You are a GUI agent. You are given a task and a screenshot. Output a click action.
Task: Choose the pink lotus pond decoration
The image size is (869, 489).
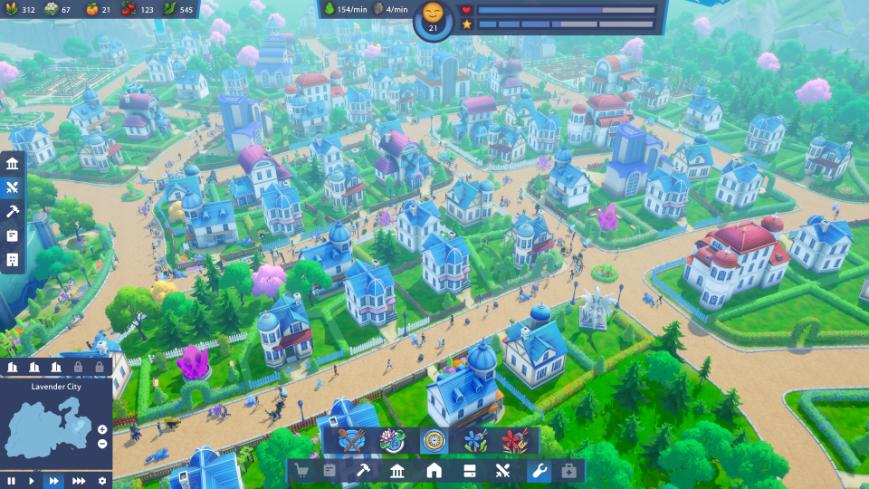pos(393,441)
